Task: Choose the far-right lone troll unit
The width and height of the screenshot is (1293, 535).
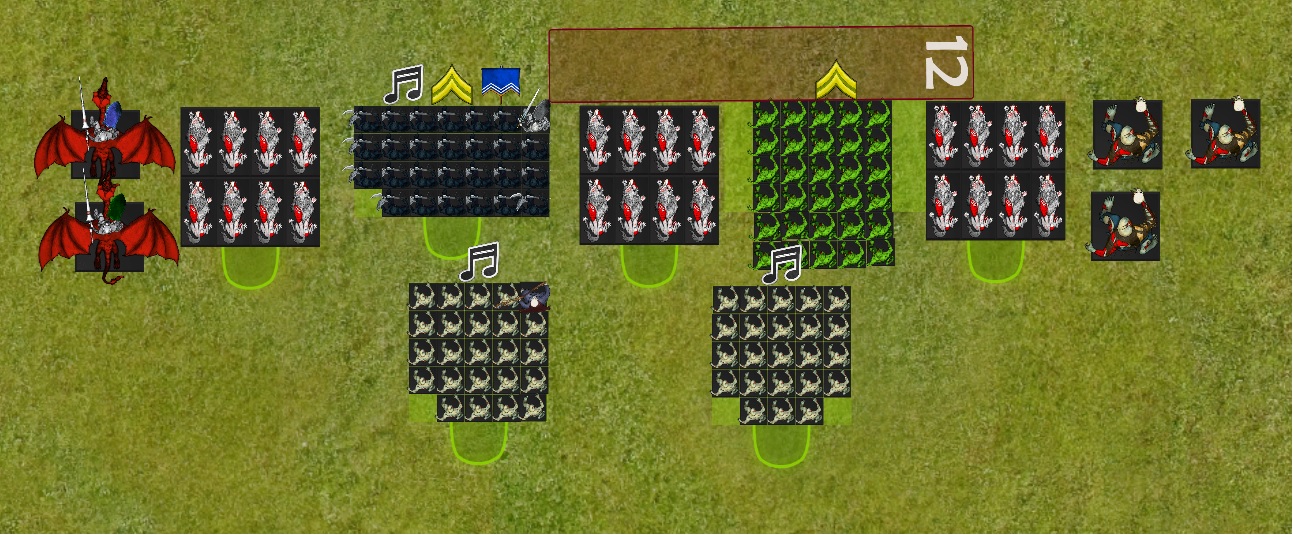Action: pos(1225,133)
